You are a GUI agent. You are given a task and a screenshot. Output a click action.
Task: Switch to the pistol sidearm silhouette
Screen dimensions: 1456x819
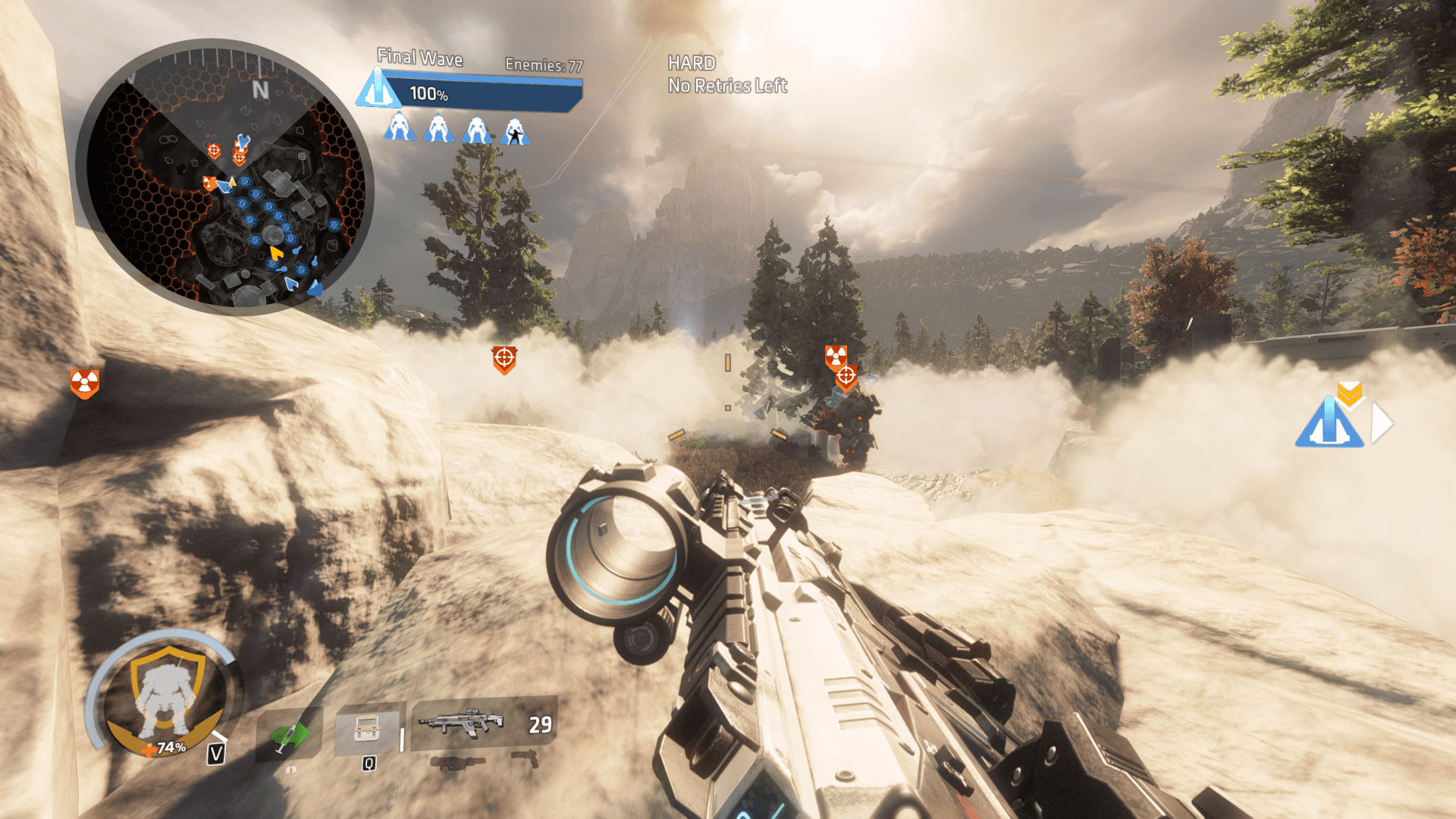tap(526, 758)
